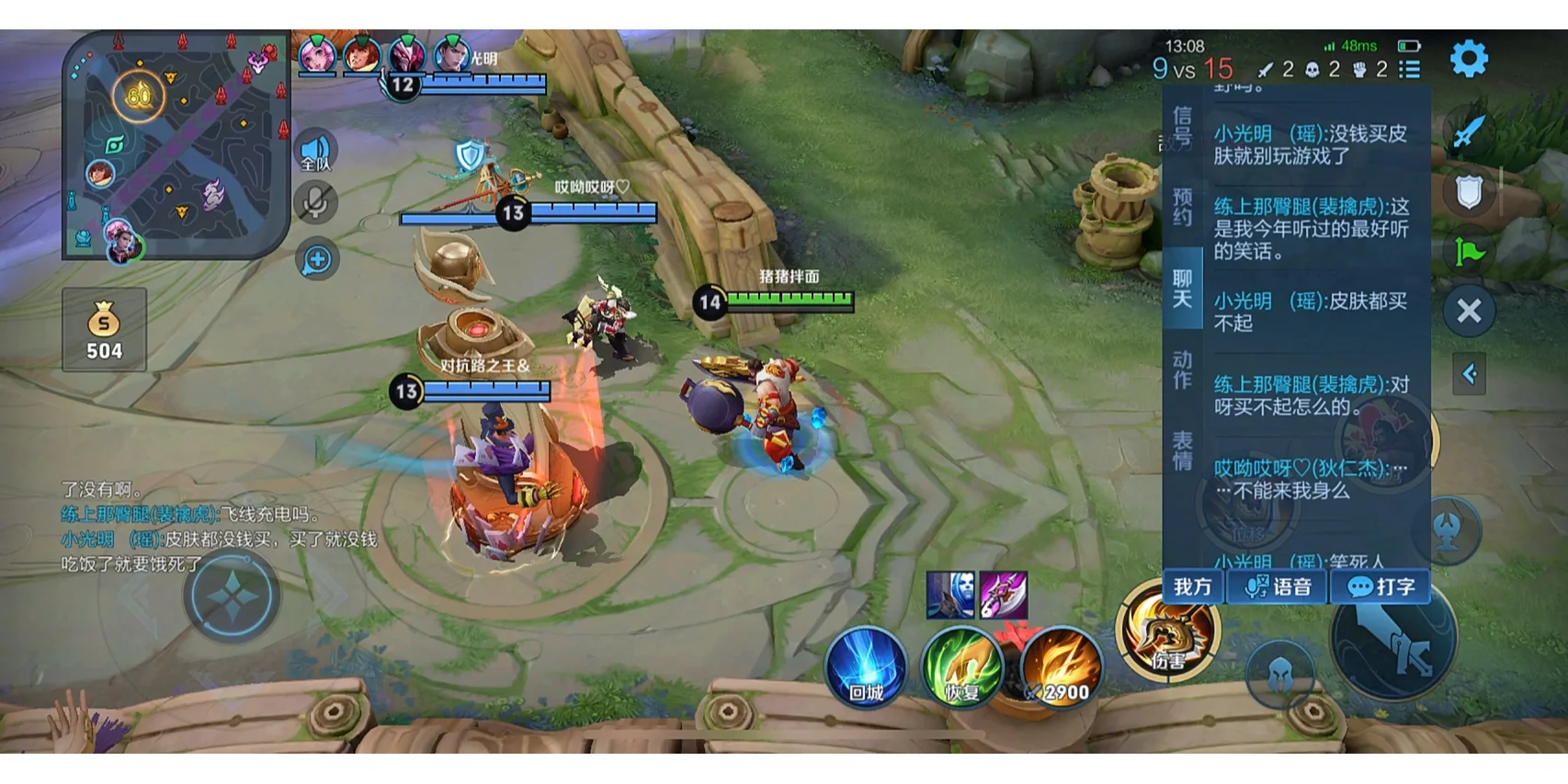Switch to the 预约 tab
Viewport: 1568px width, 784px height.
point(1182,208)
